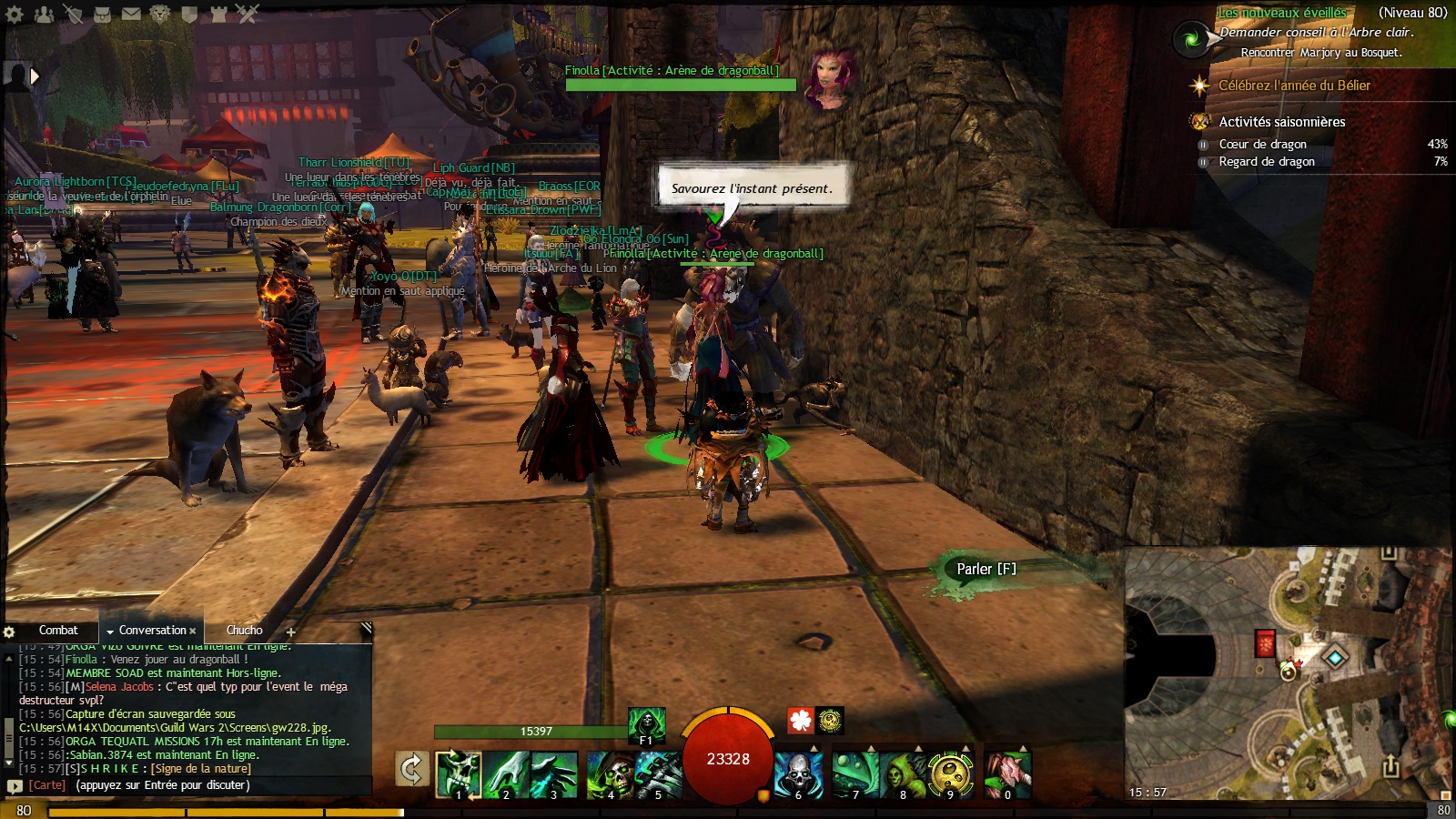Open the castle tower World vs World icon
Viewport: 1456px width, 819px height.
click(218, 14)
